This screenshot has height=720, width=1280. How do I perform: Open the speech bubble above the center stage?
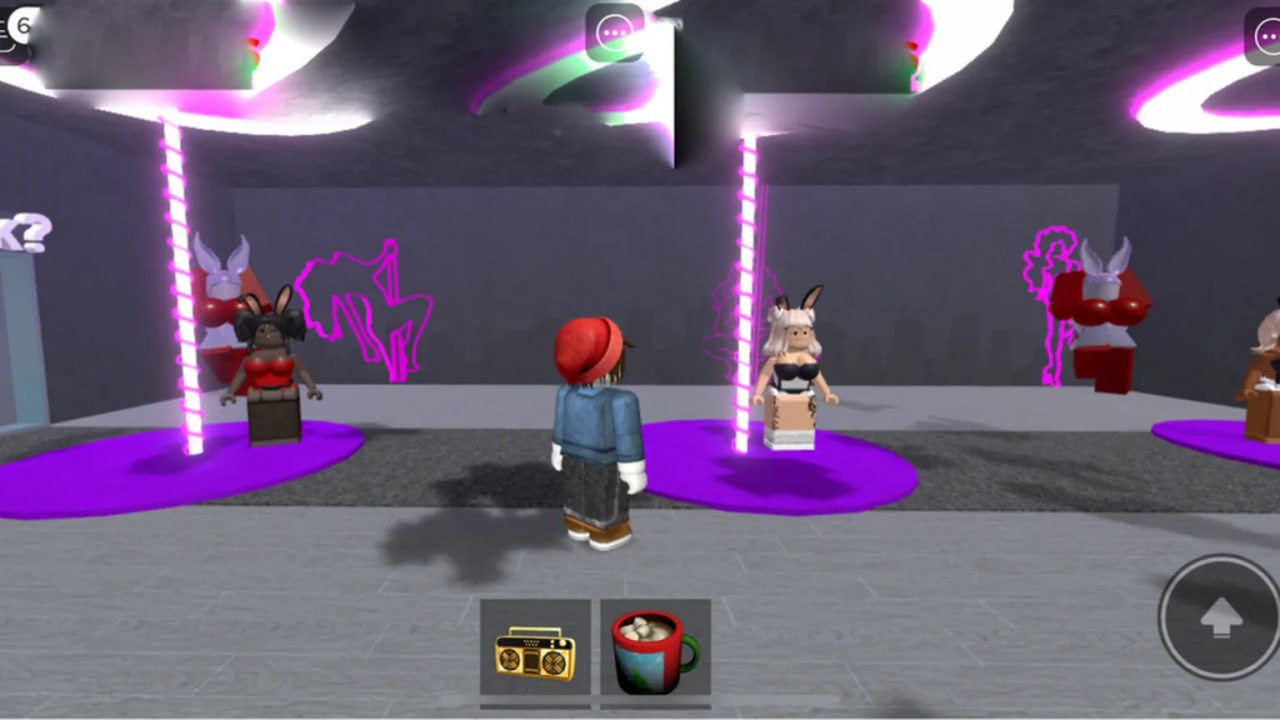[x=614, y=31]
